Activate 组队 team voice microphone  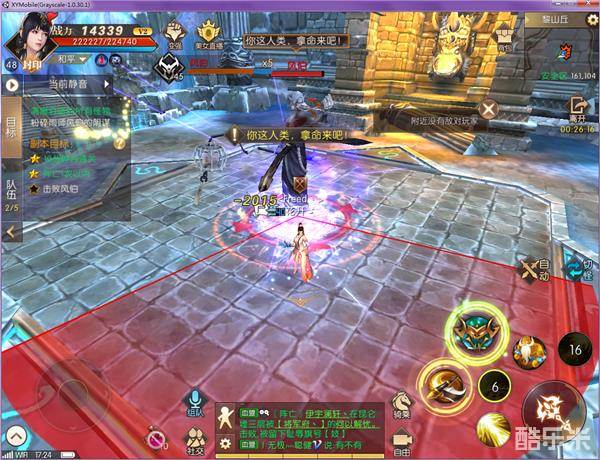point(195,404)
